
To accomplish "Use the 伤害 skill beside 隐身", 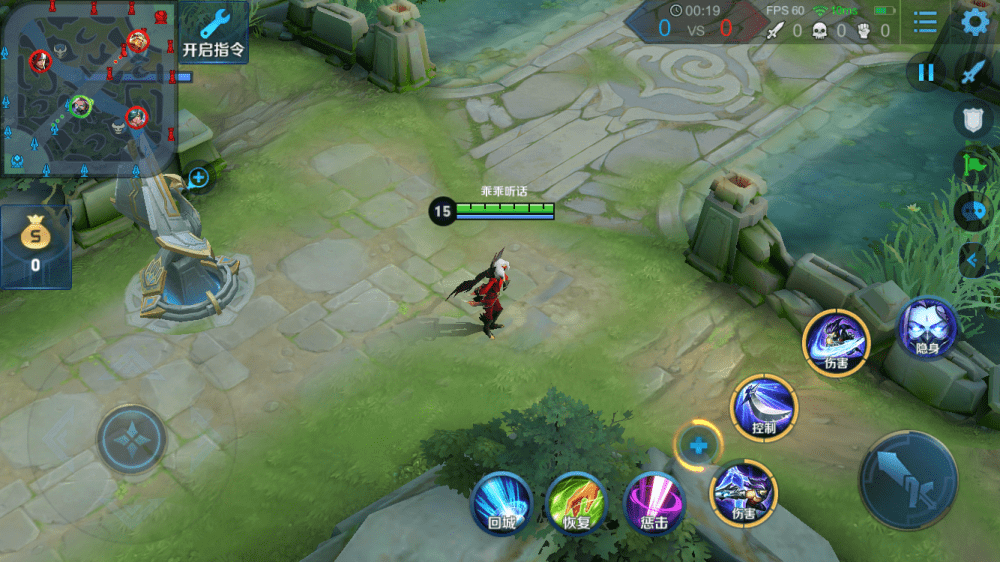I will tap(836, 341).
